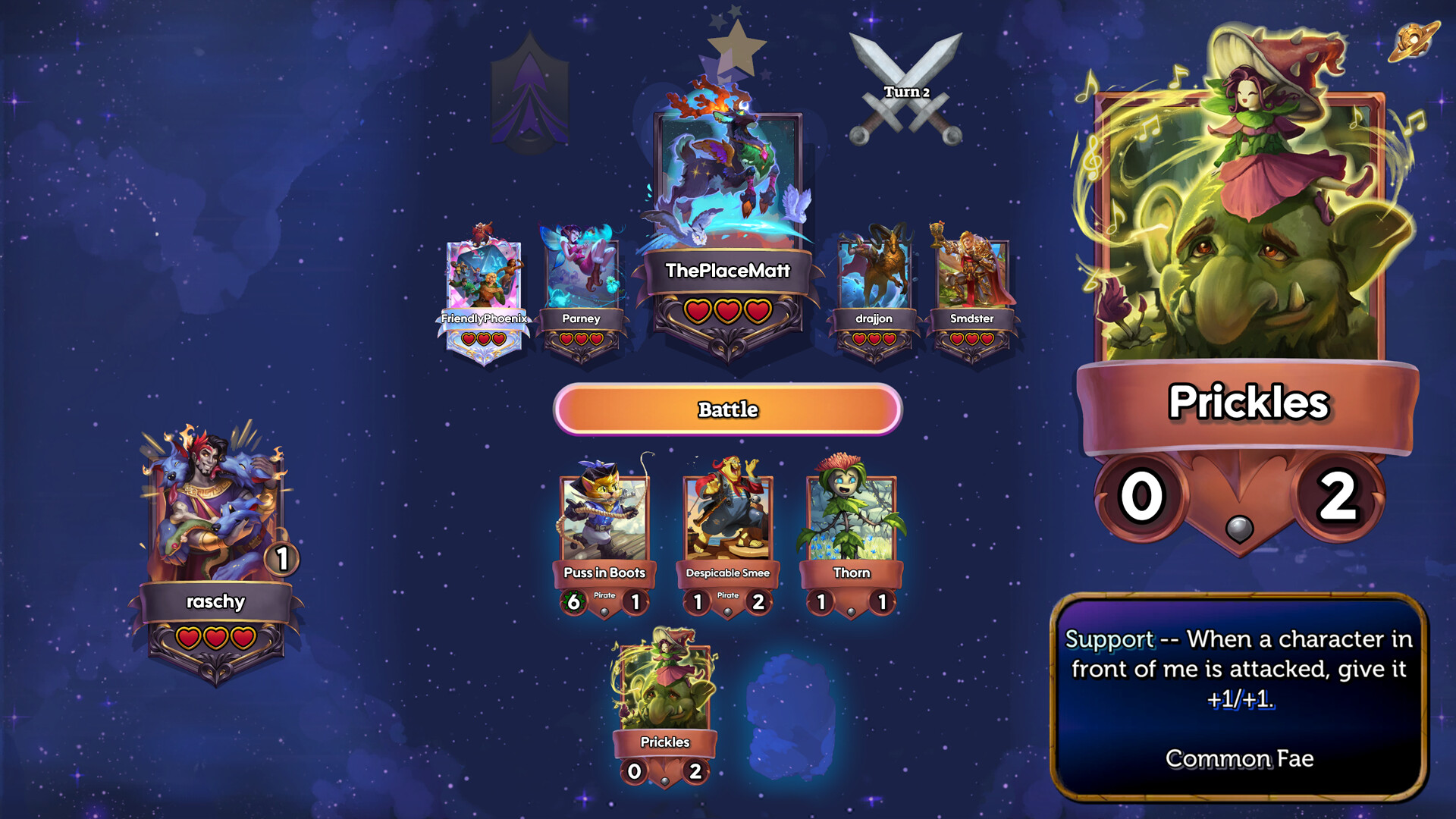This screenshot has width=1456, height=819.
Task: Click the planet icon in the corner
Action: (1413, 42)
